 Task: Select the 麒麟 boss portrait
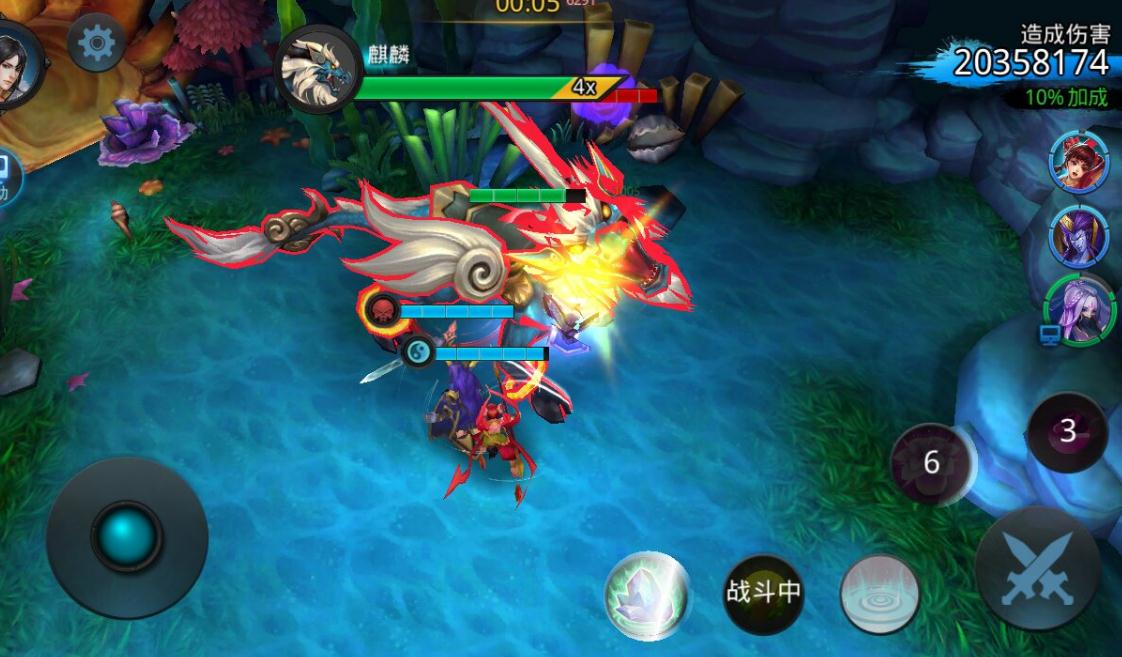click(317, 68)
